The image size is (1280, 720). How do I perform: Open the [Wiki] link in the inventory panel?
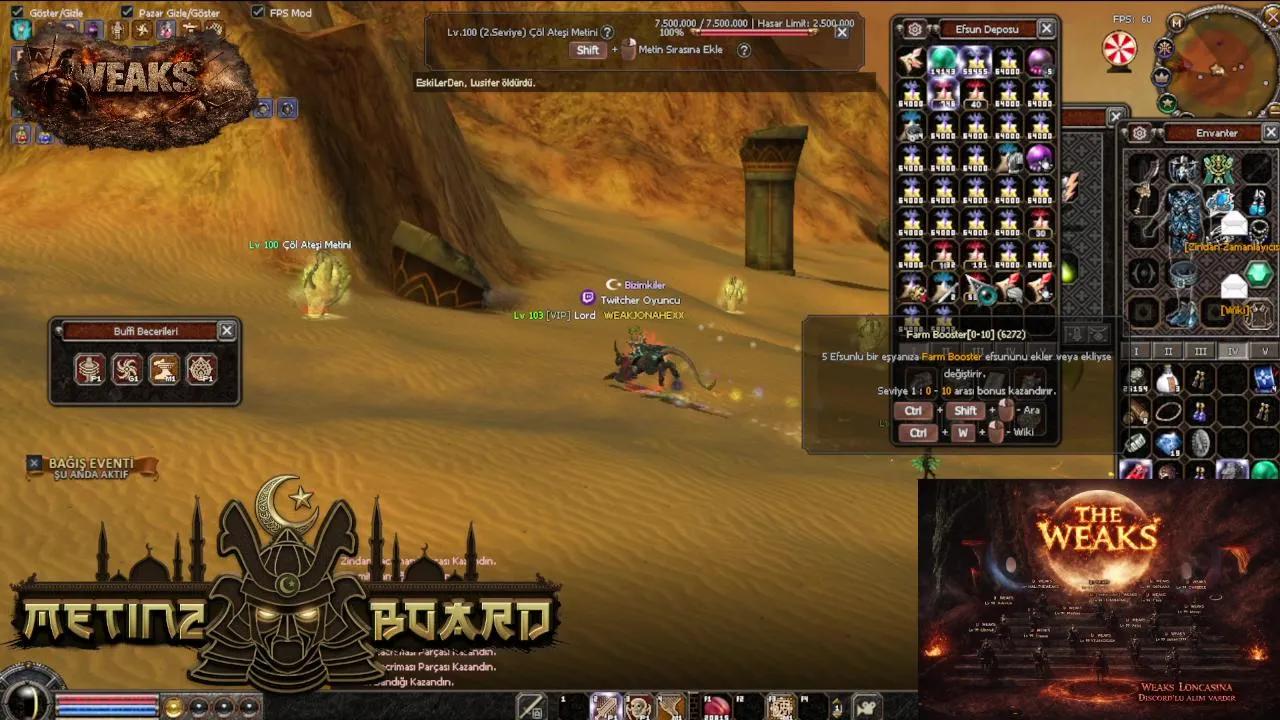coord(1233,312)
